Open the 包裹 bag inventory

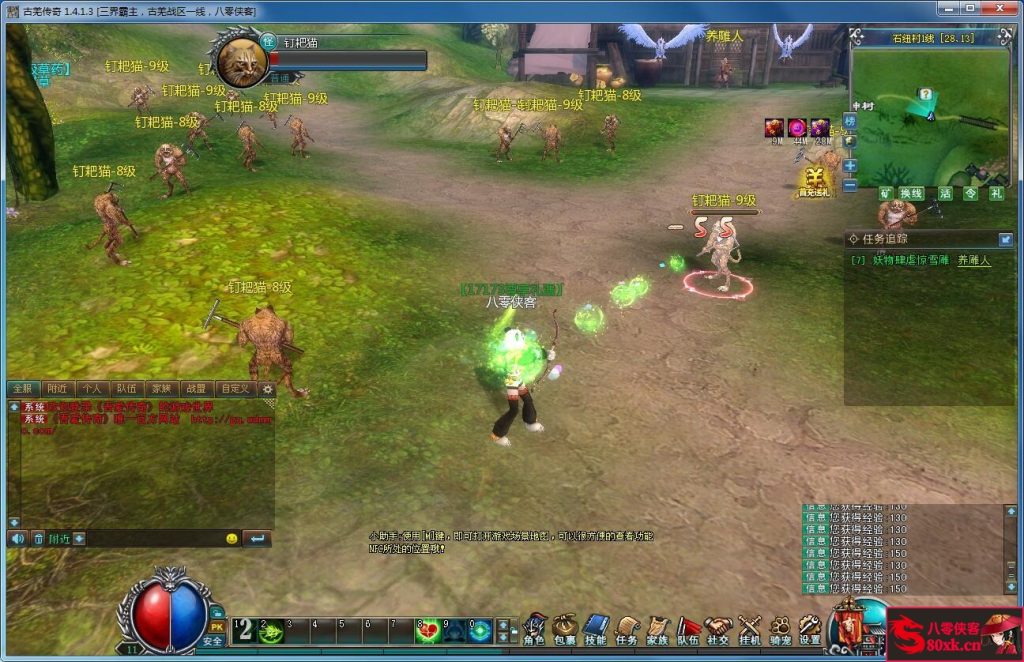click(x=565, y=629)
